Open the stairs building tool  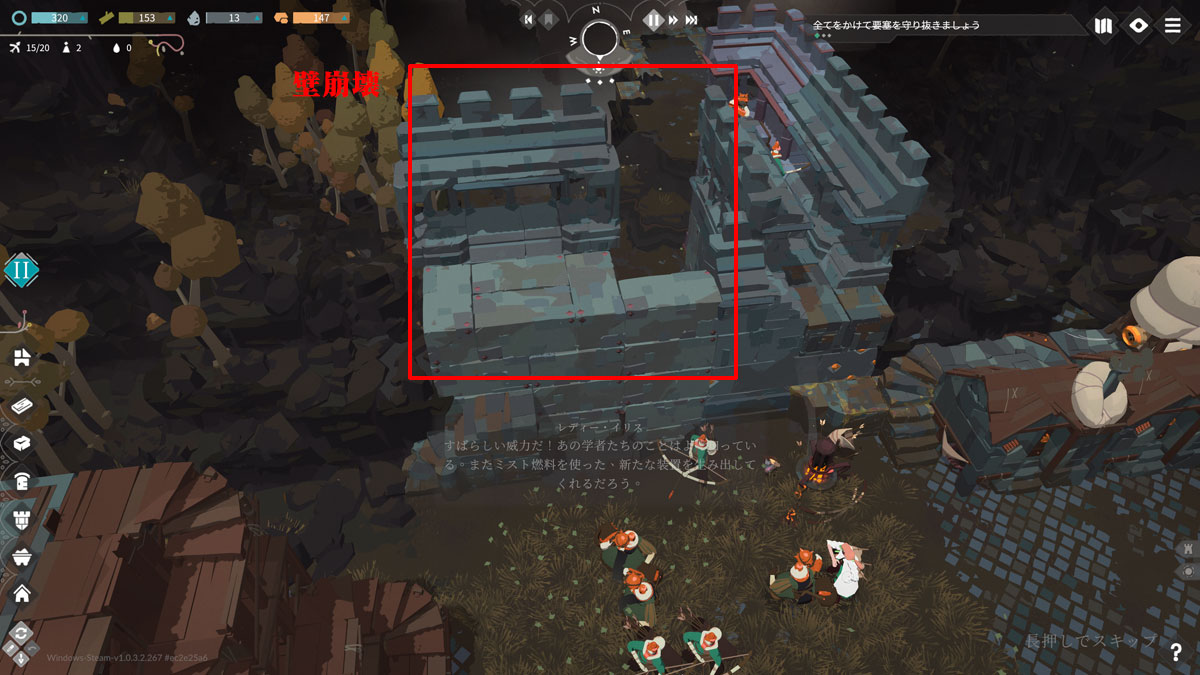(x=21, y=358)
